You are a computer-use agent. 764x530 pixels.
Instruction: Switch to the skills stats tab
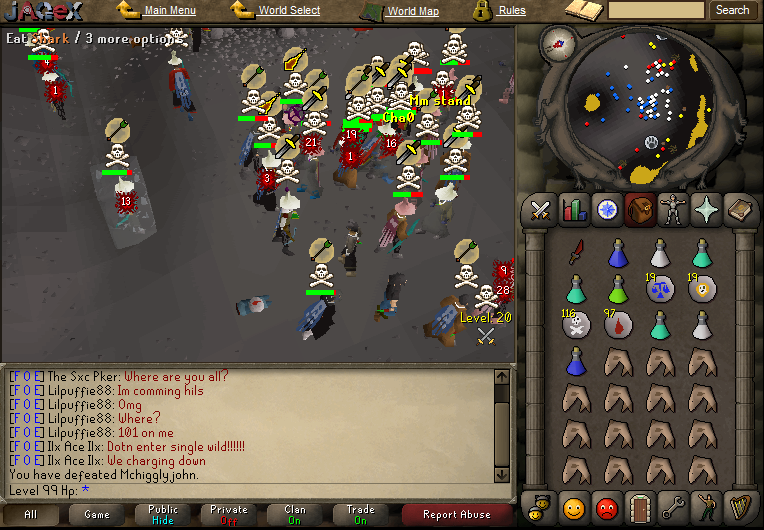pyautogui.click(x=574, y=210)
